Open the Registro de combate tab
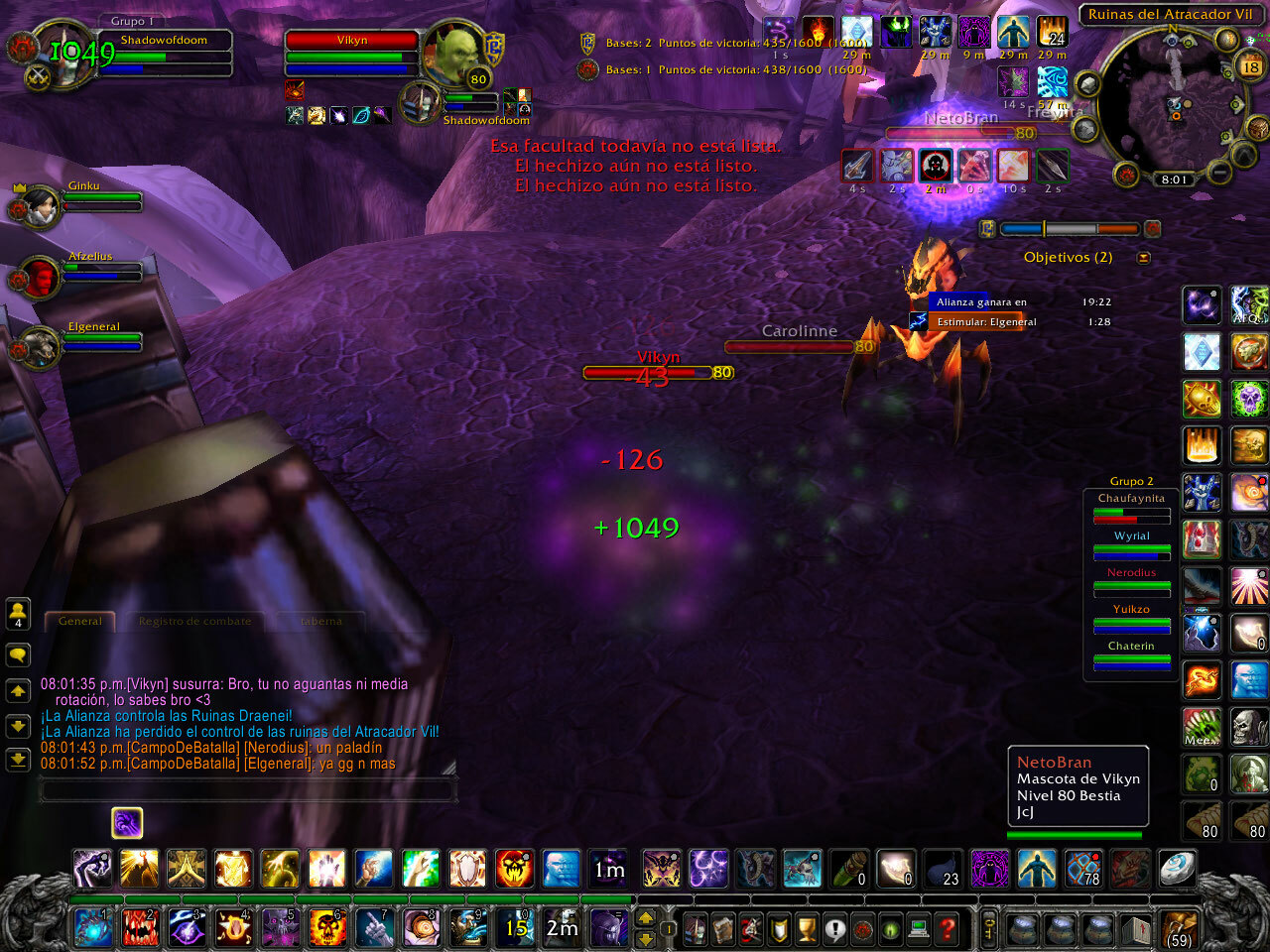The height and width of the screenshot is (952, 1270). (x=194, y=622)
